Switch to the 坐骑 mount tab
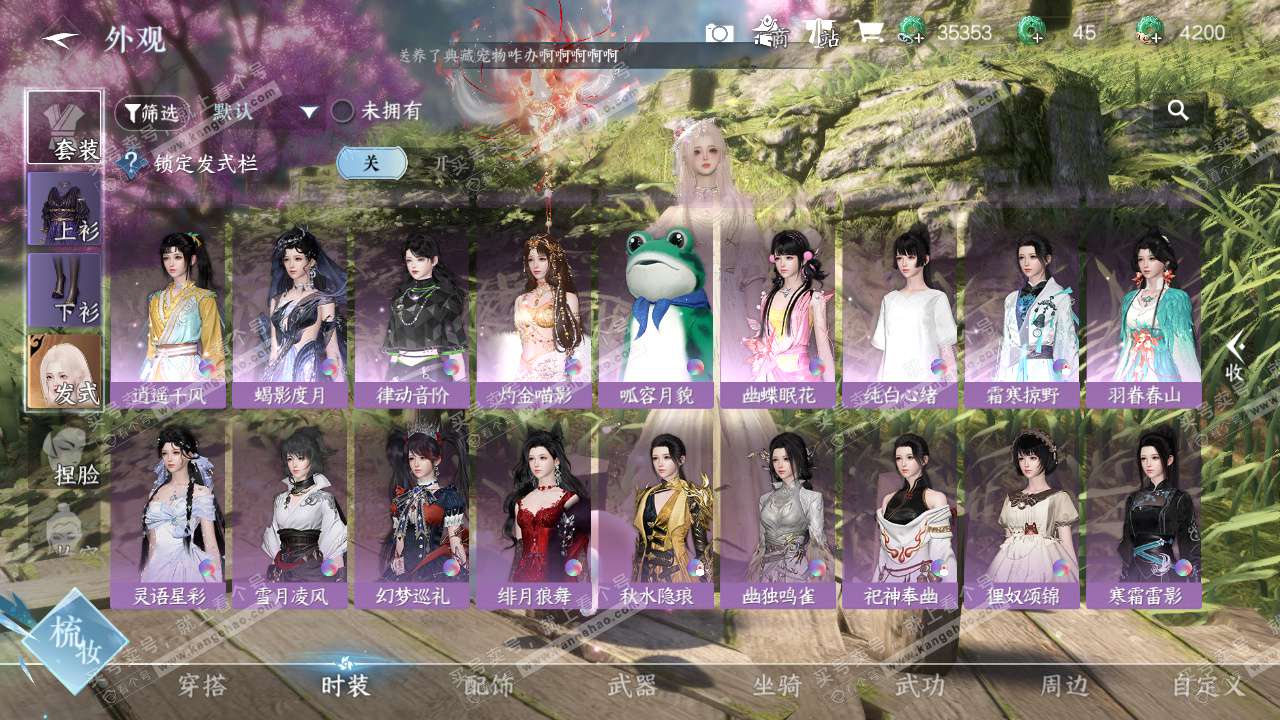1280x720 pixels. tap(777, 685)
